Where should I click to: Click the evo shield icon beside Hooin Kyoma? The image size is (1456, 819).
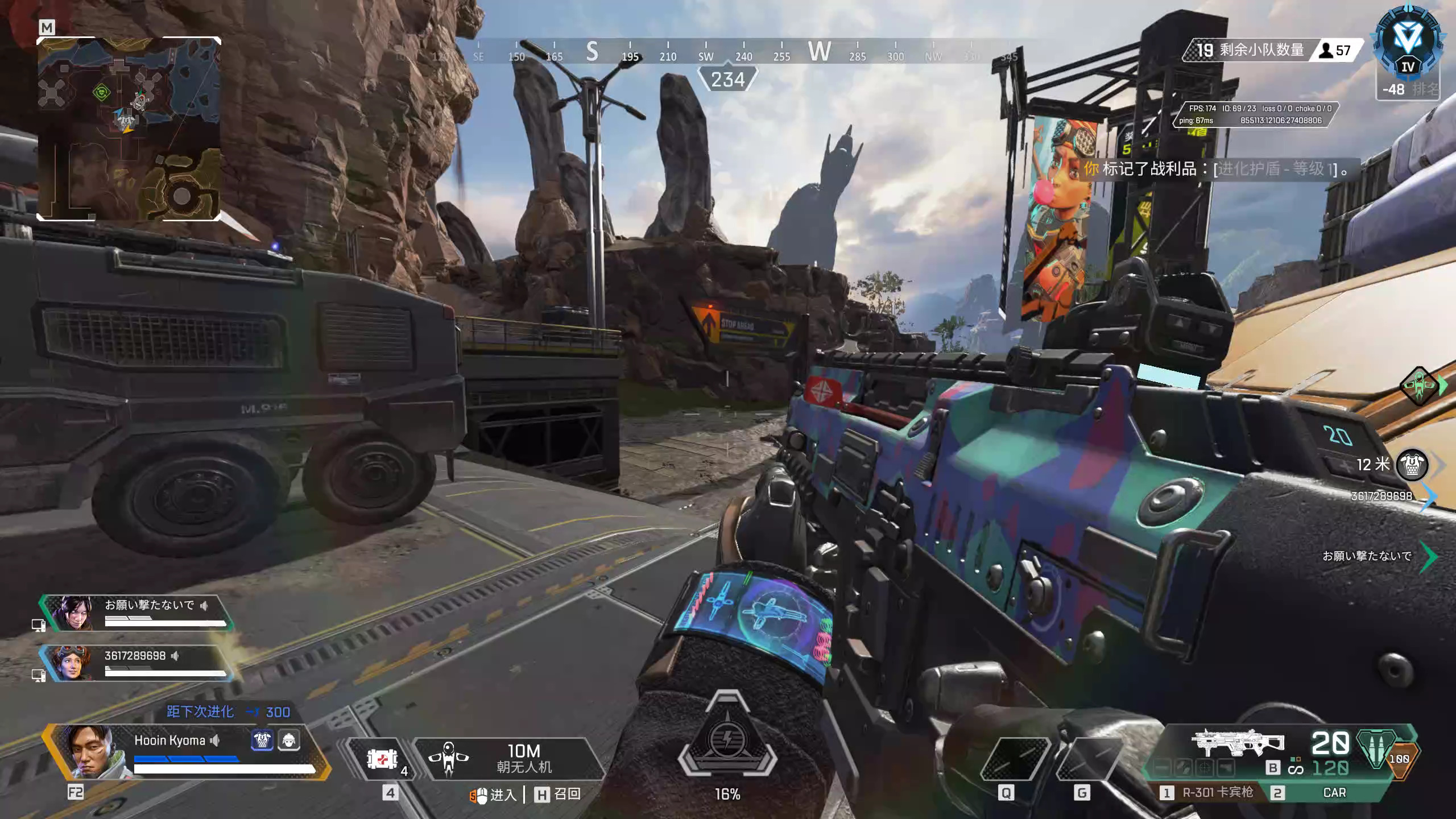pyautogui.click(x=262, y=740)
